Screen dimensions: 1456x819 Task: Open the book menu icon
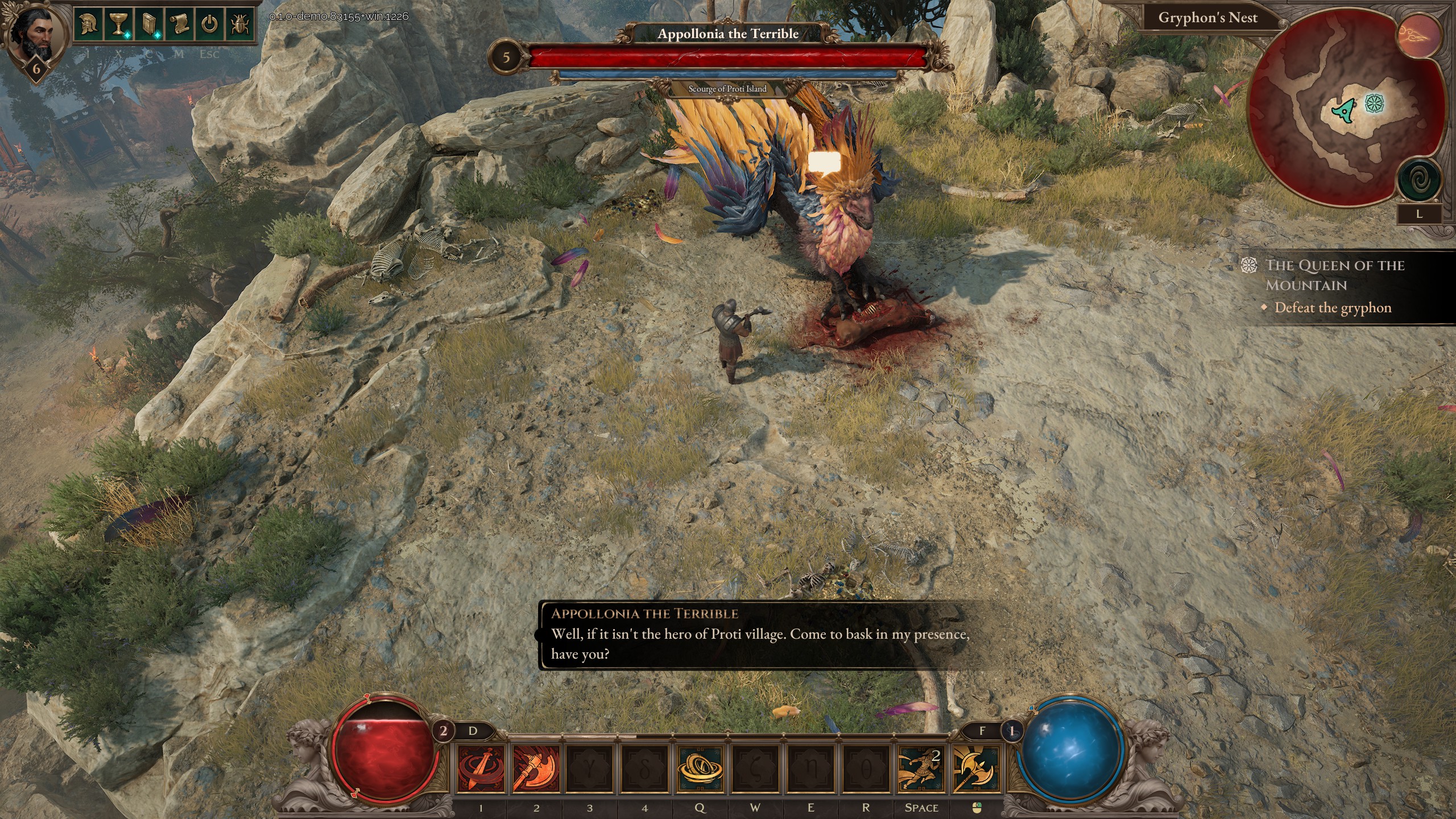[149, 25]
